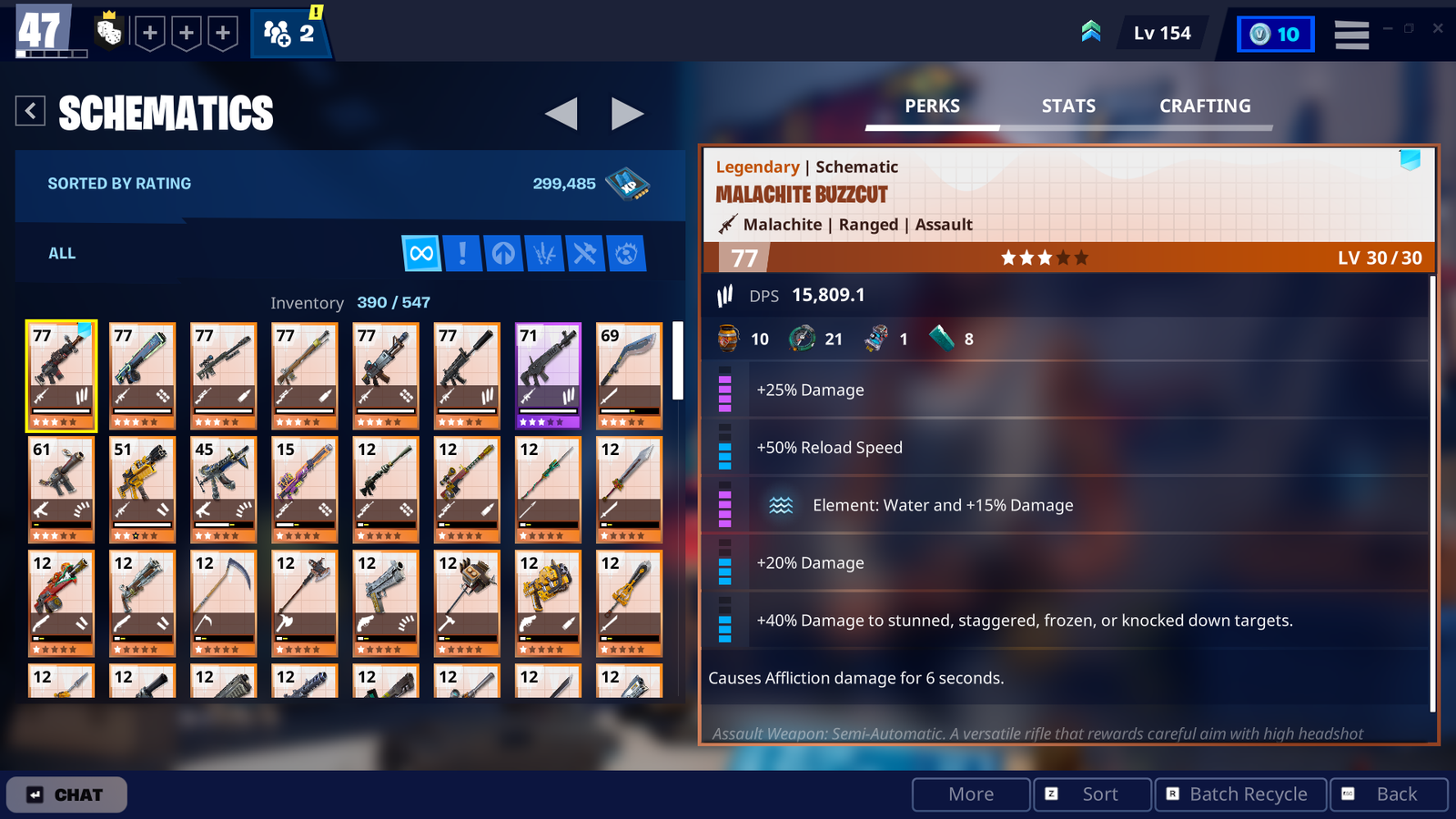Open the Sort options
1456x819 pixels.
1092,794
